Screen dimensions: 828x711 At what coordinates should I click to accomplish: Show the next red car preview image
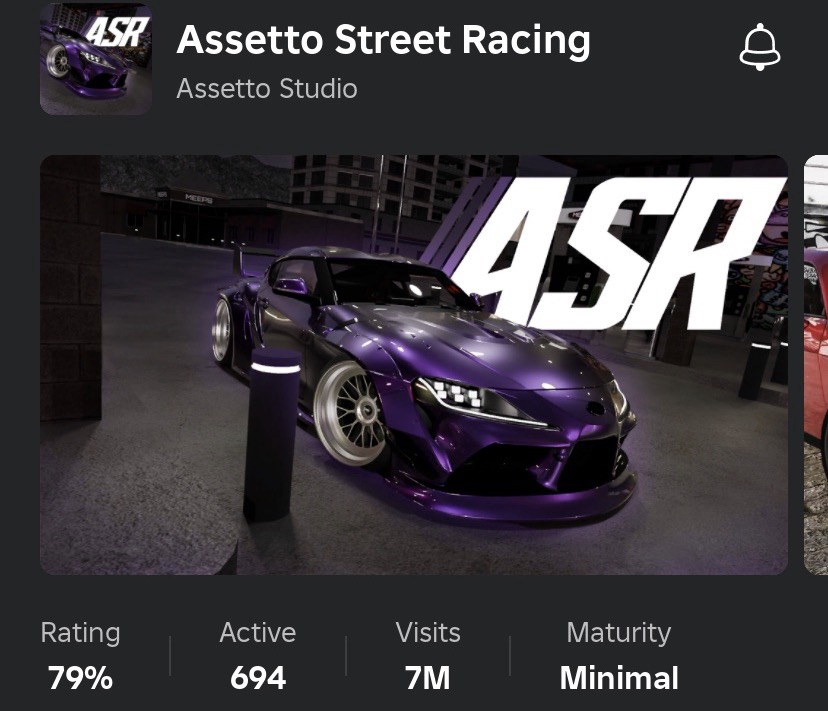click(x=816, y=365)
